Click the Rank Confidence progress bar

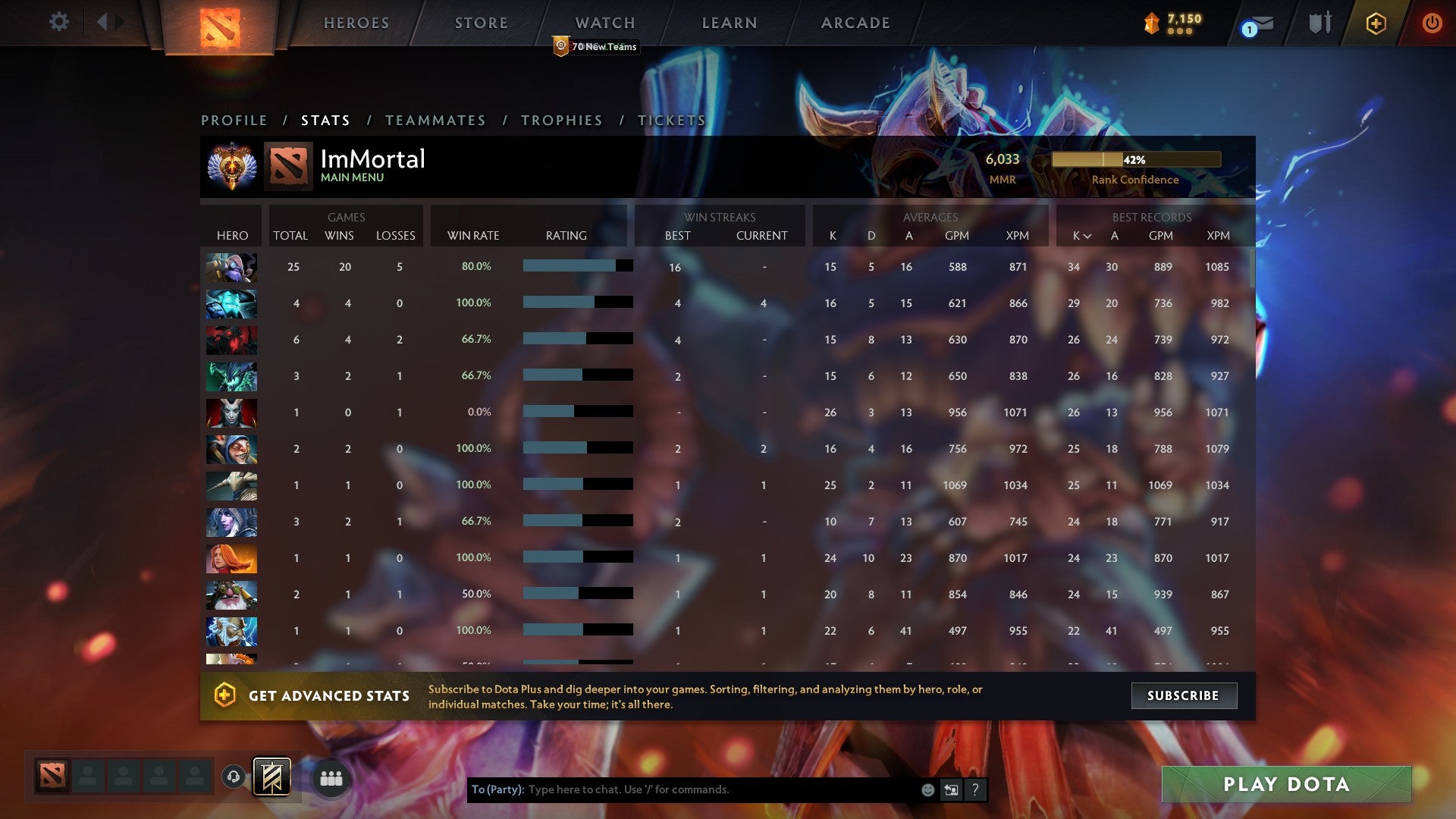pos(1135,160)
